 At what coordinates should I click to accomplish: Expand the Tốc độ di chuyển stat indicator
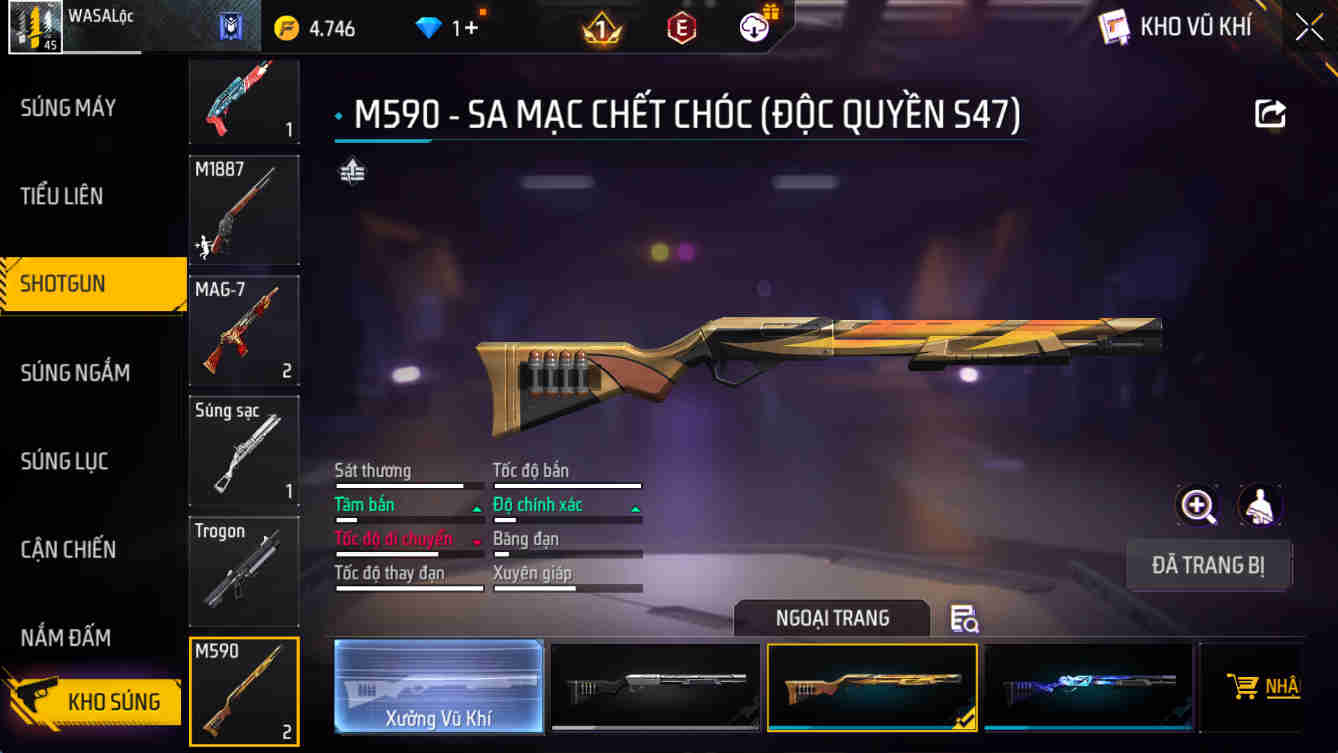[475, 539]
